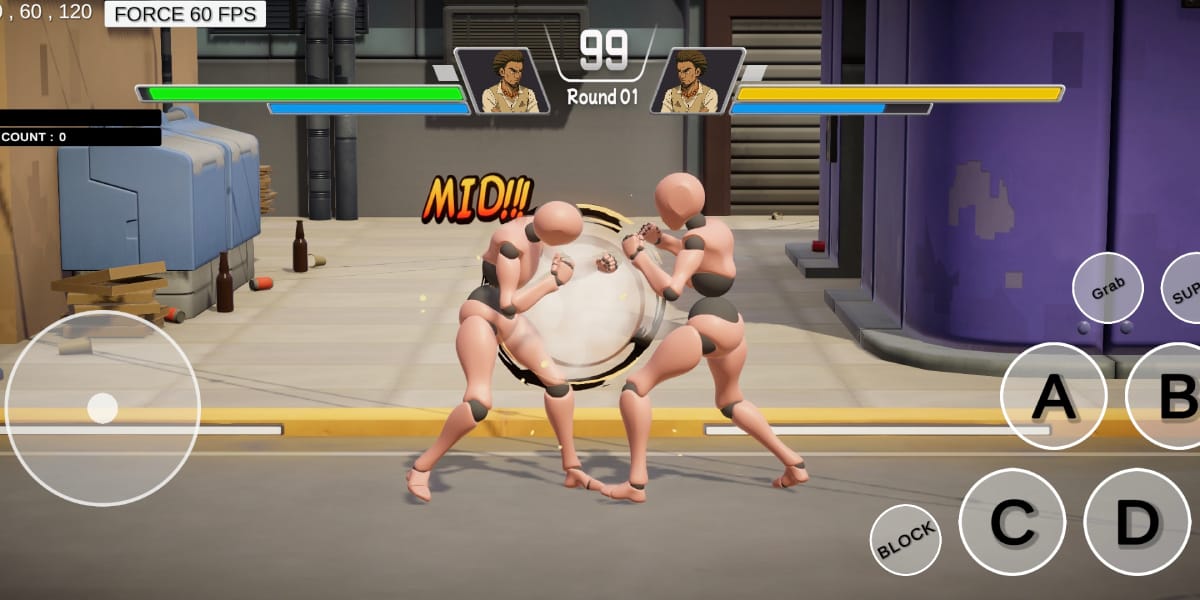
Task: Use the C attack button
Action: (x=1011, y=522)
